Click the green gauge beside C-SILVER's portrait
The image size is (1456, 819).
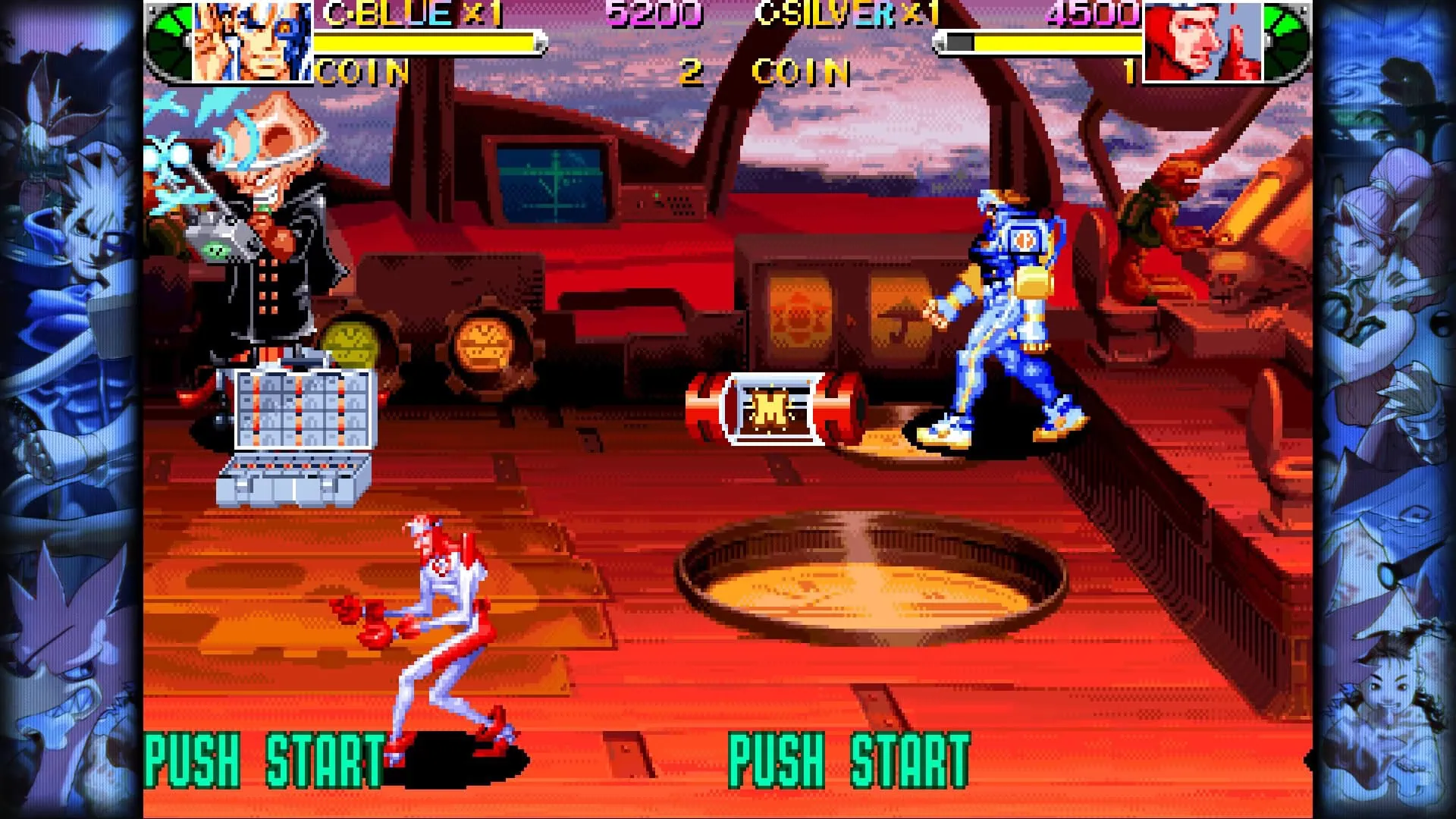(1287, 39)
